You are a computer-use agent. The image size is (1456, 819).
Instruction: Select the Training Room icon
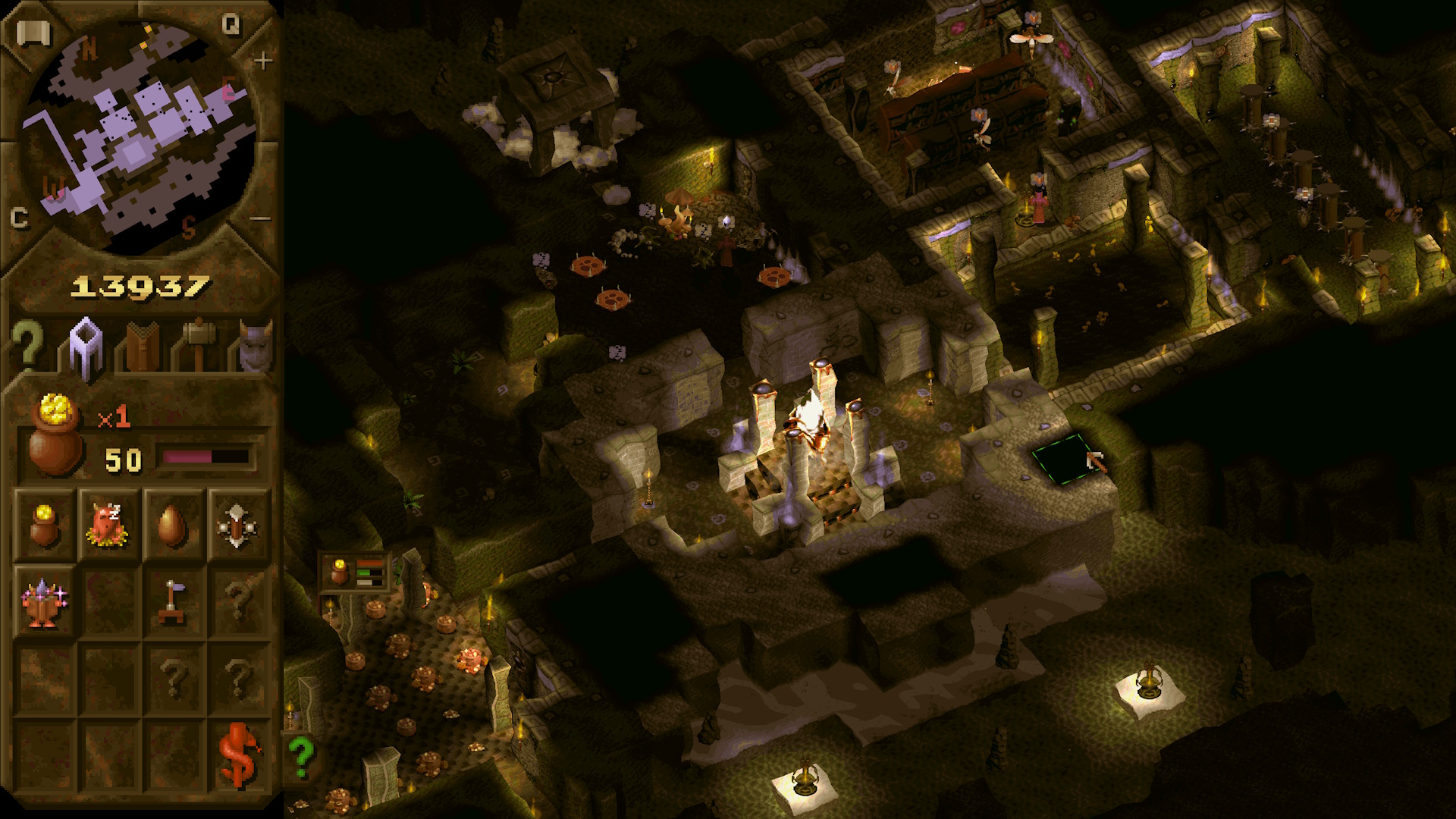click(x=237, y=525)
